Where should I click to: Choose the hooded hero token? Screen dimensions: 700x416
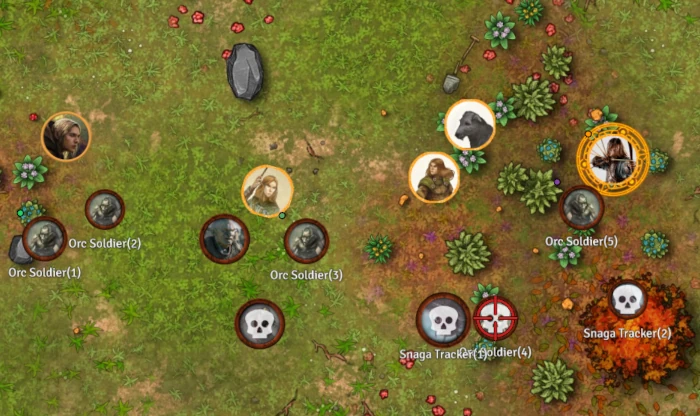pos(66,136)
